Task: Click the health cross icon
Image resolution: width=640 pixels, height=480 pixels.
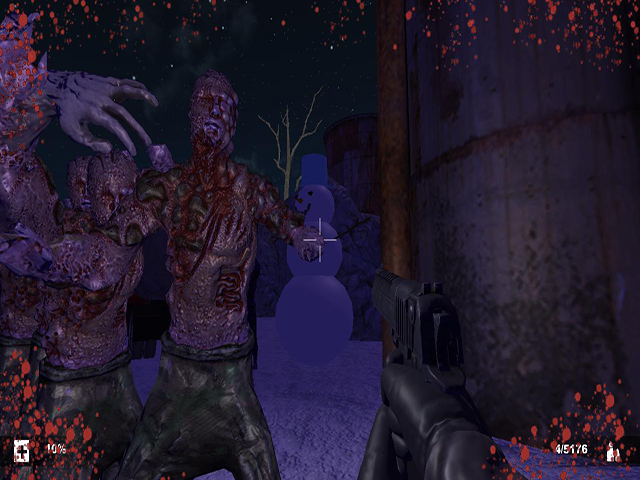Action: pyautogui.click(x=22, y=450)
